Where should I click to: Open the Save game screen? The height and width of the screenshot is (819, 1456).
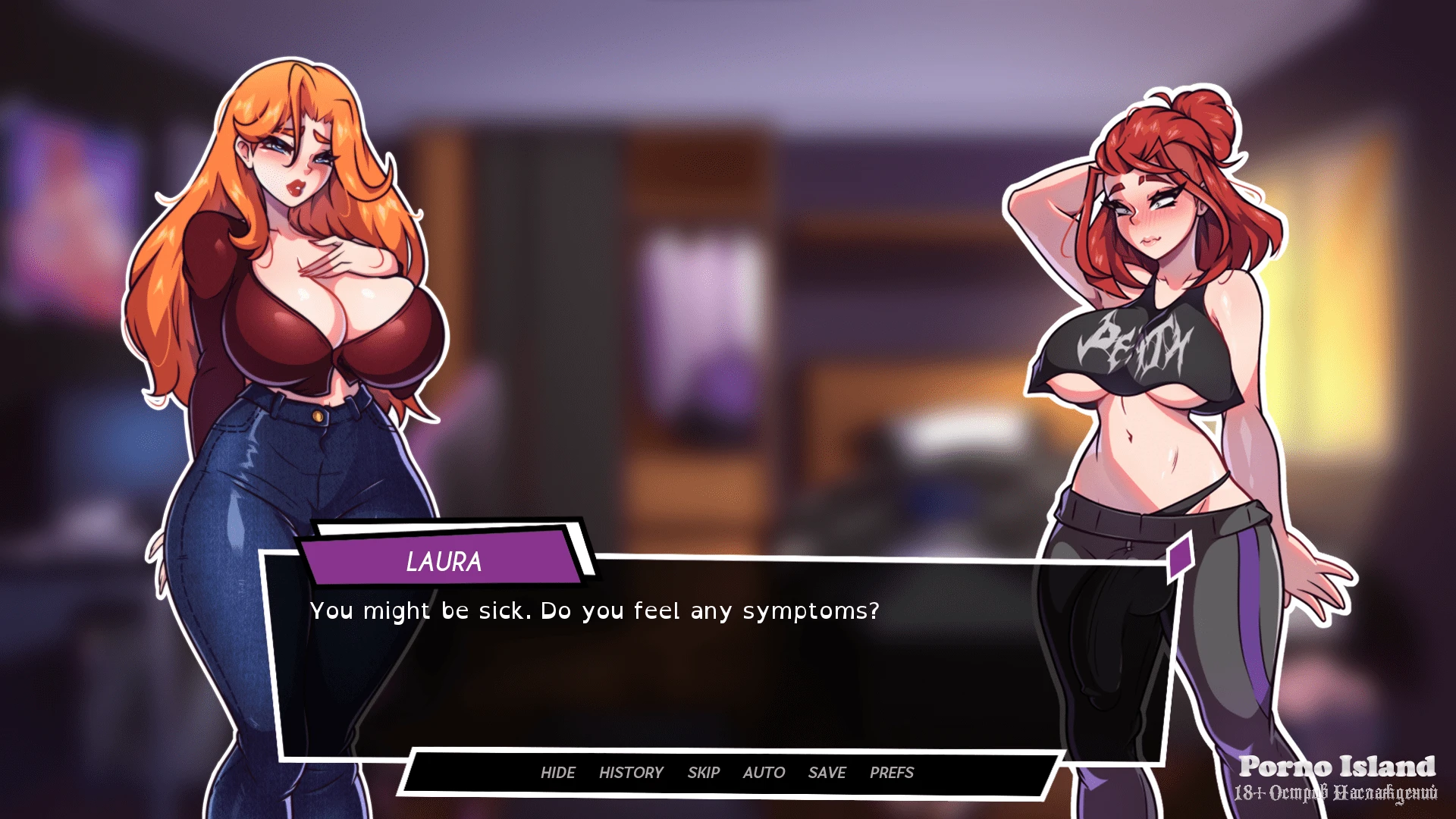point(827,773)
